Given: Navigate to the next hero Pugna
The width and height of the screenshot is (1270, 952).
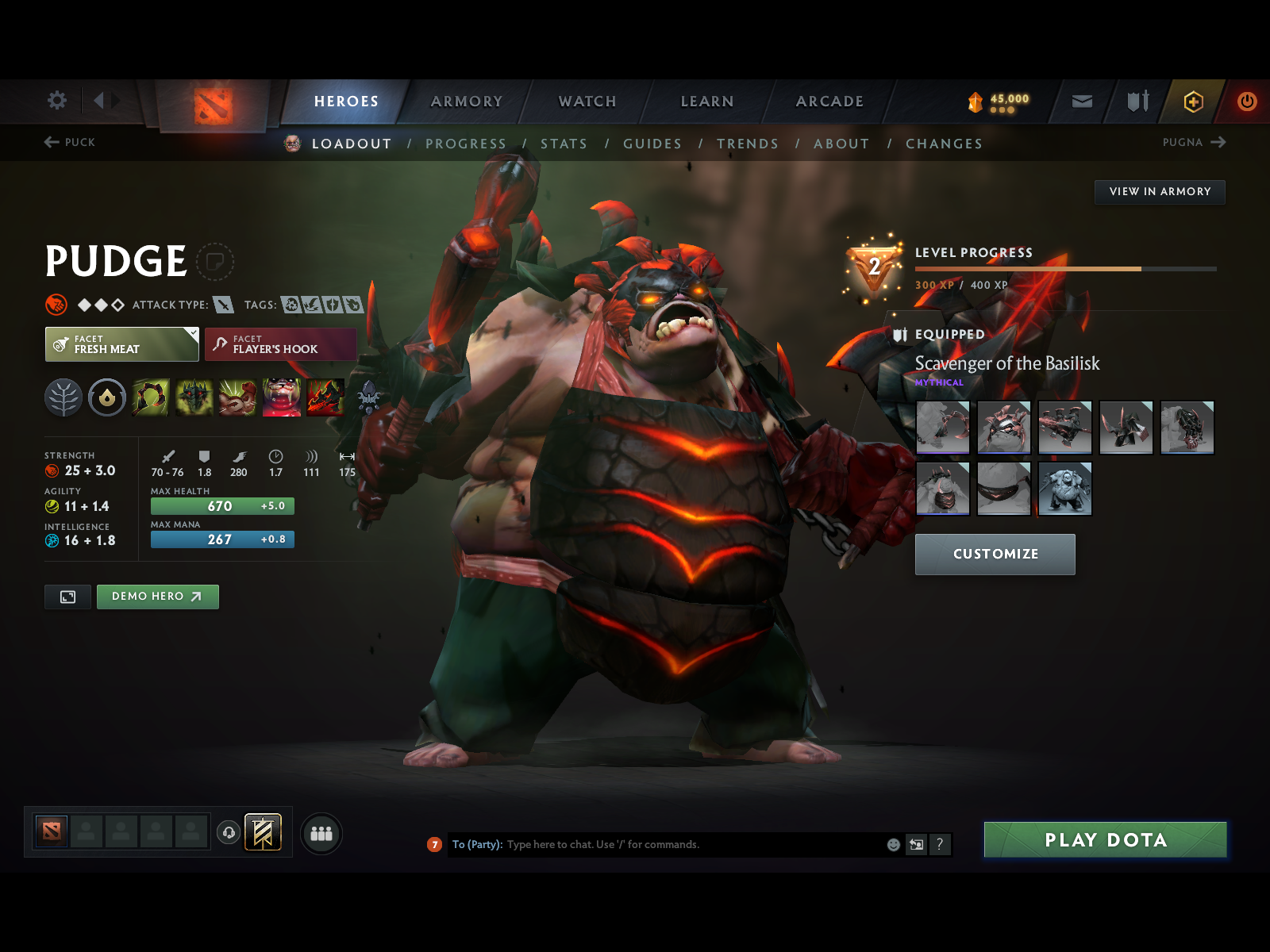Looking at the screenshot, I should coord(1194,143).
